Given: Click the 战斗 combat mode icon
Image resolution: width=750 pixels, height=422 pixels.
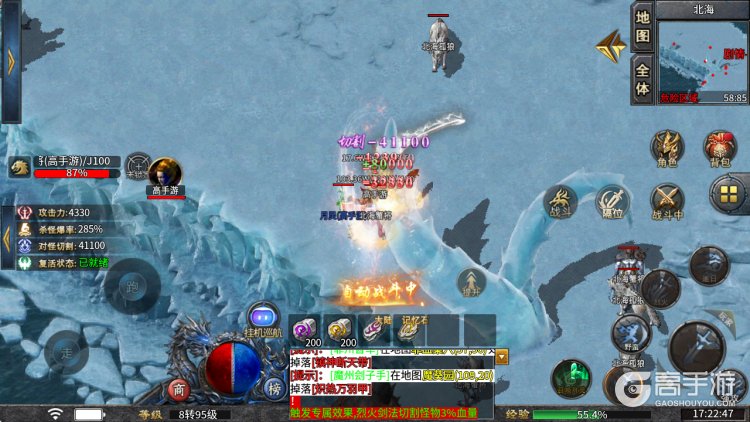Looking at the screenshot, I should point(560,201).
